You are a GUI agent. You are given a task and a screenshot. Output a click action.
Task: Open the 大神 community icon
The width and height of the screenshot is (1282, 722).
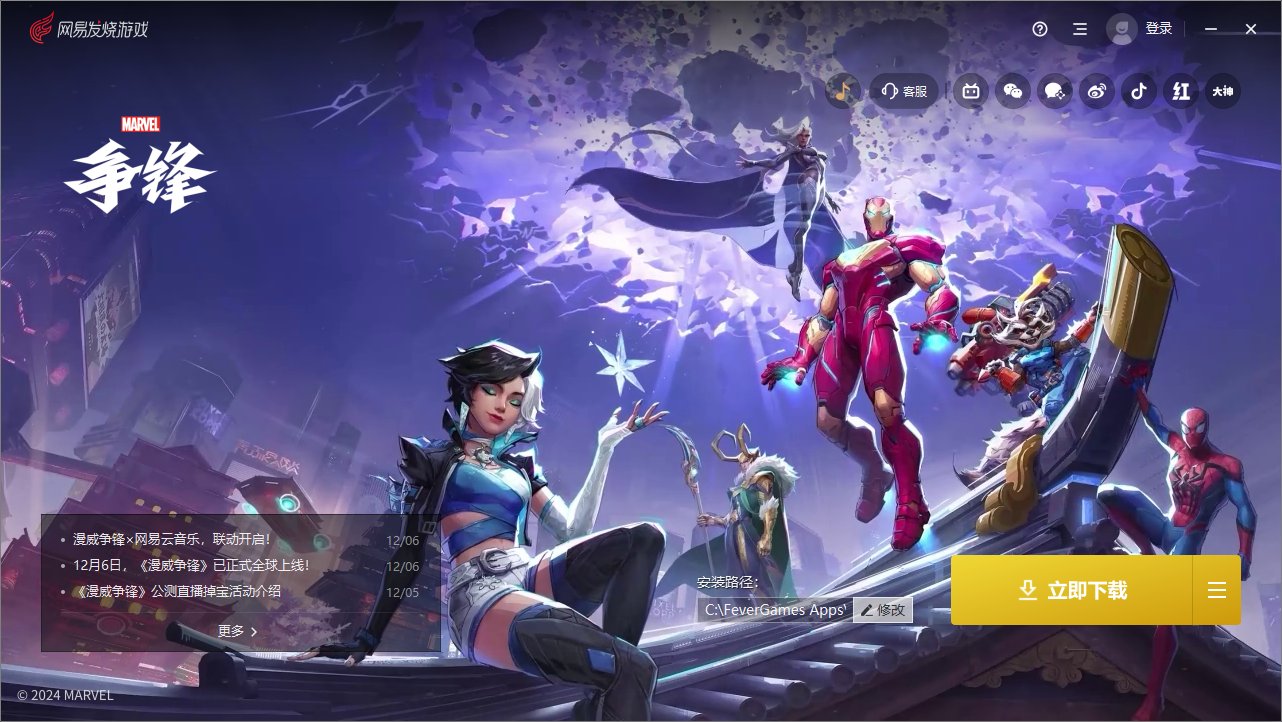click(1222, 91)
